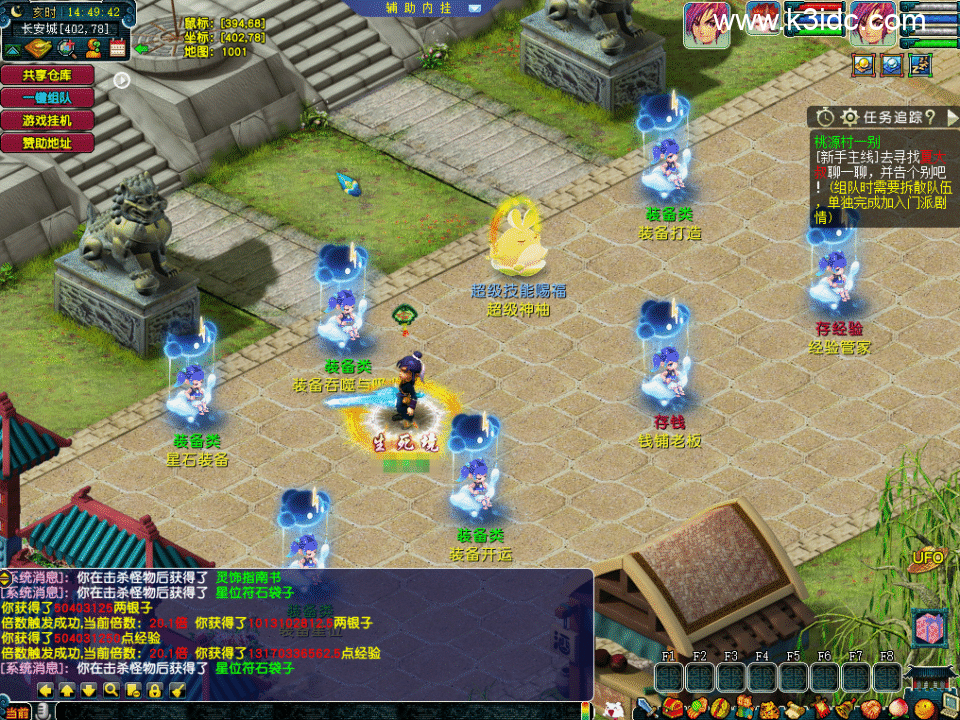Viewport: 960px width, 720px height.
Task: Select the player portrait at far right
Action: click(873, 24)
